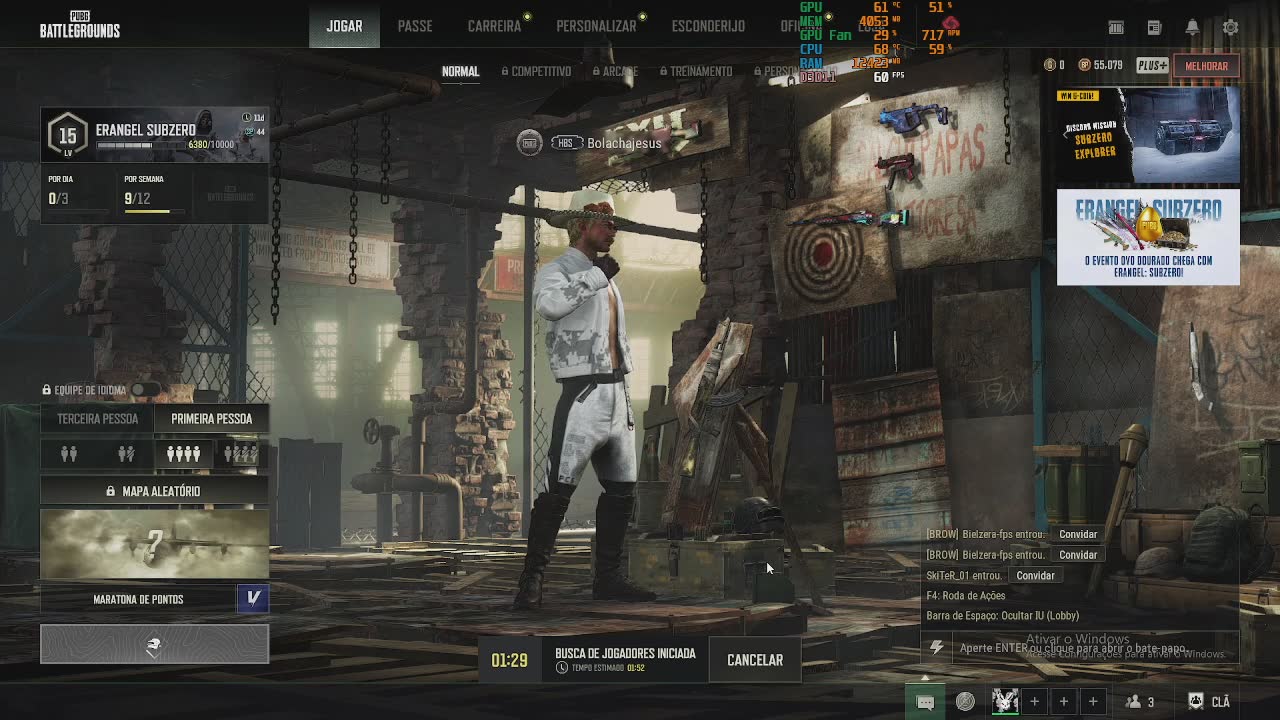Open the settings gear icon

tap(1231, 27)
